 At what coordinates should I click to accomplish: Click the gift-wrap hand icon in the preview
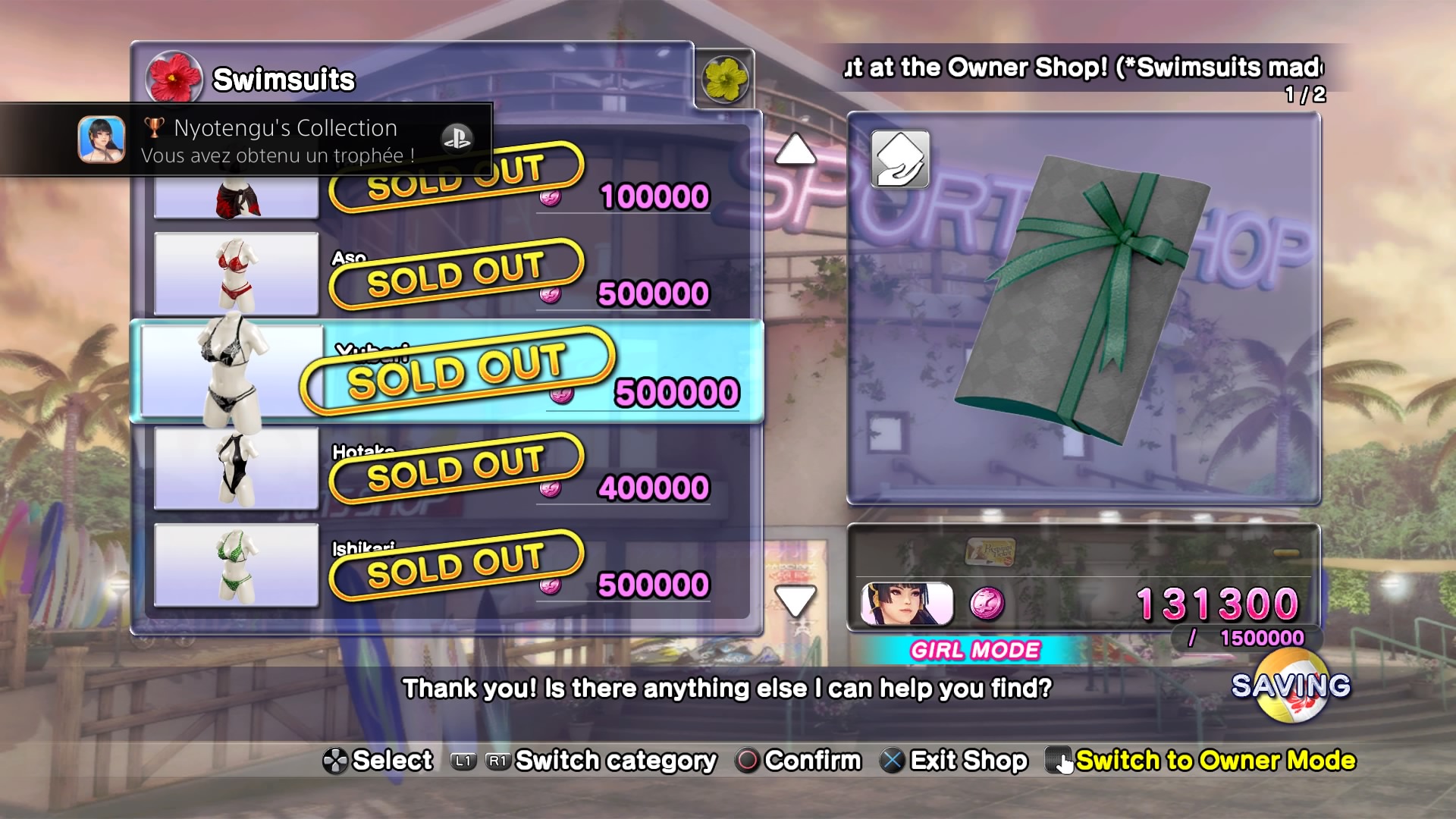[900, 159]
